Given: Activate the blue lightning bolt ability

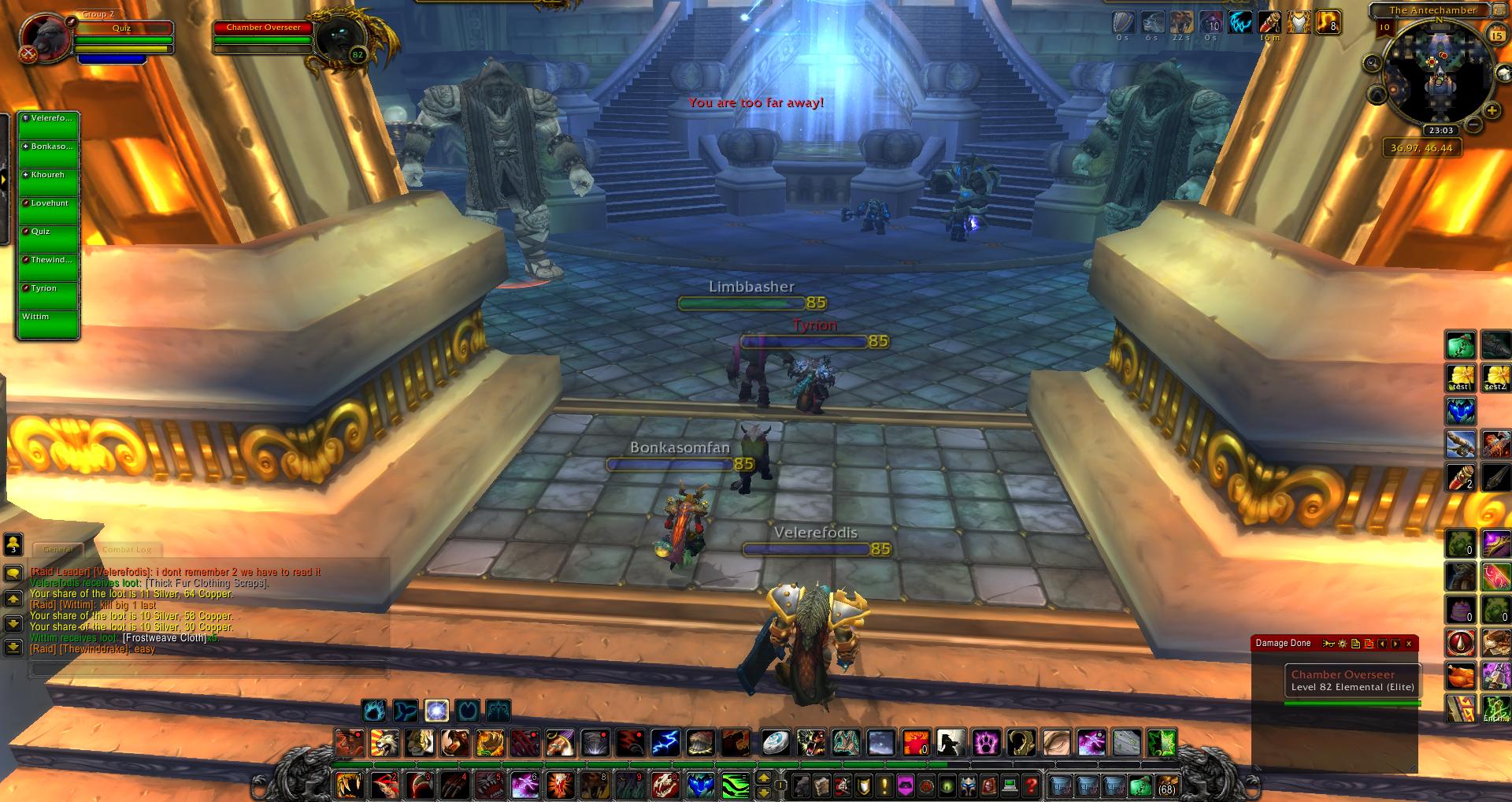Looking at the screenshot, I should click(x=665, y=743).
